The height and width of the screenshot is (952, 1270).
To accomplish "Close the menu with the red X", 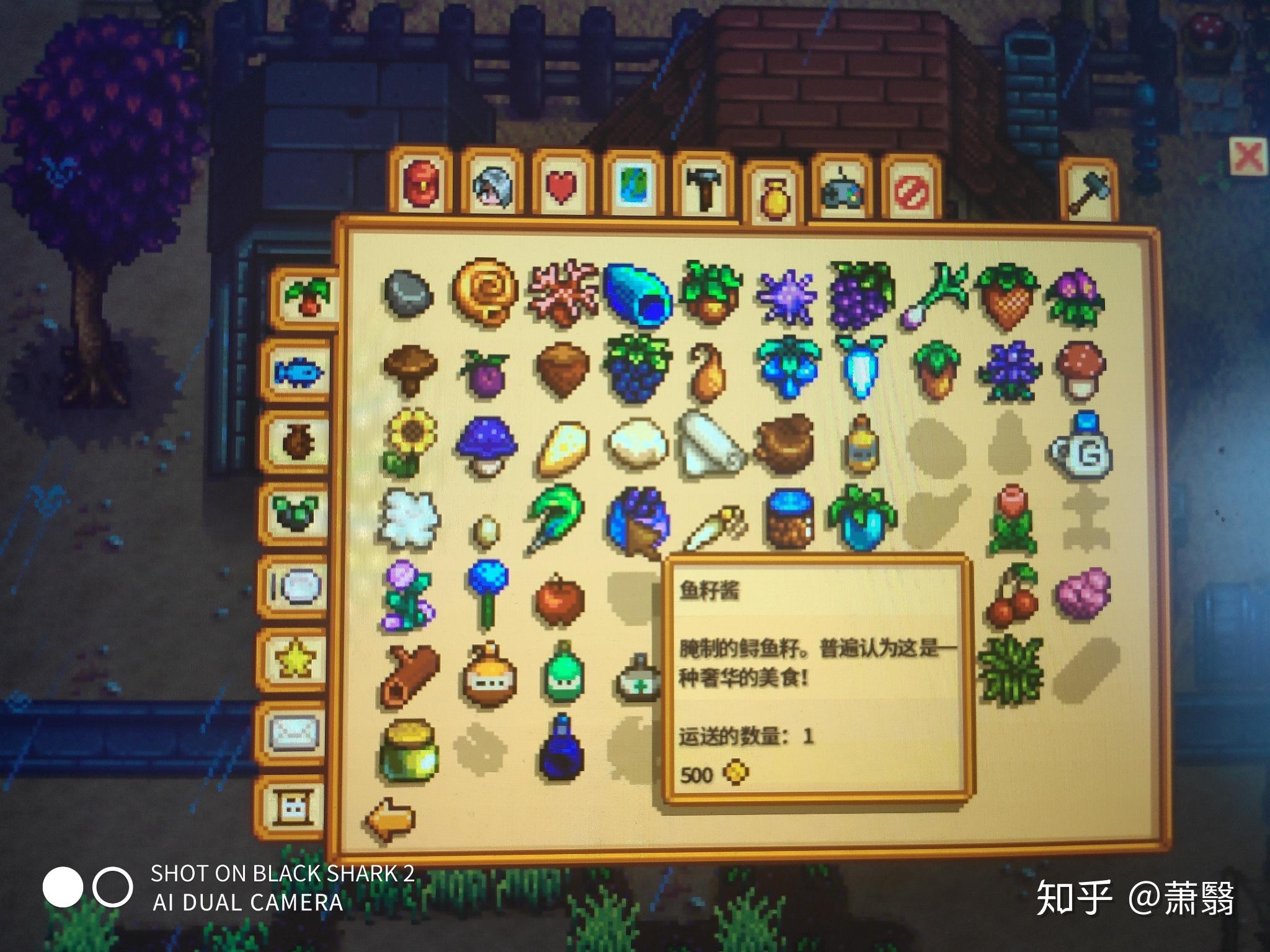I will pyautogui.click(x=1248, y=156).
